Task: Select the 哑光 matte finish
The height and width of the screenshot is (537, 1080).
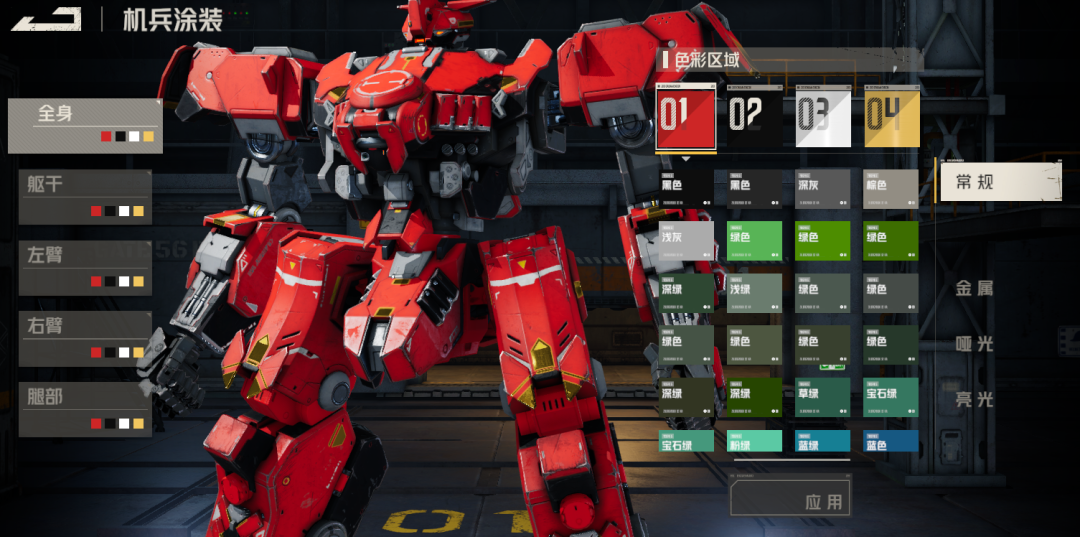Action: (x=975, y=344)
